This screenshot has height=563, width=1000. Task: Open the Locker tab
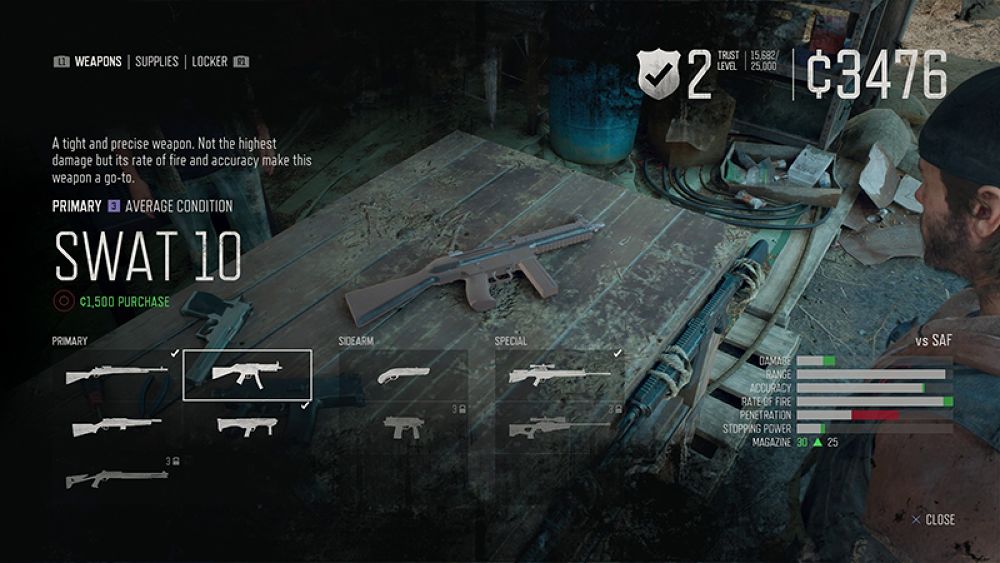click(x=210, y=62)
